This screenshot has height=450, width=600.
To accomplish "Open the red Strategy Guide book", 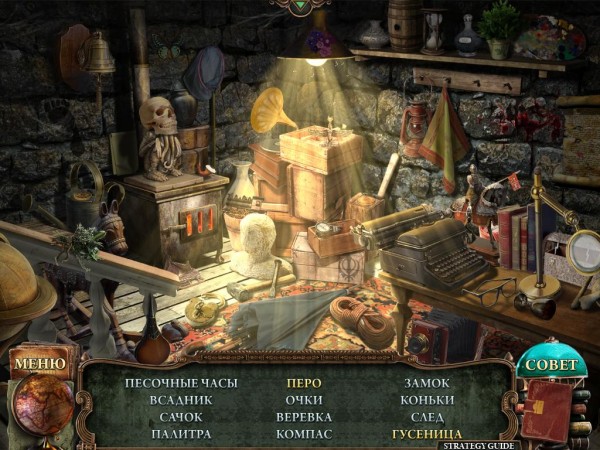I will point(548,410).
